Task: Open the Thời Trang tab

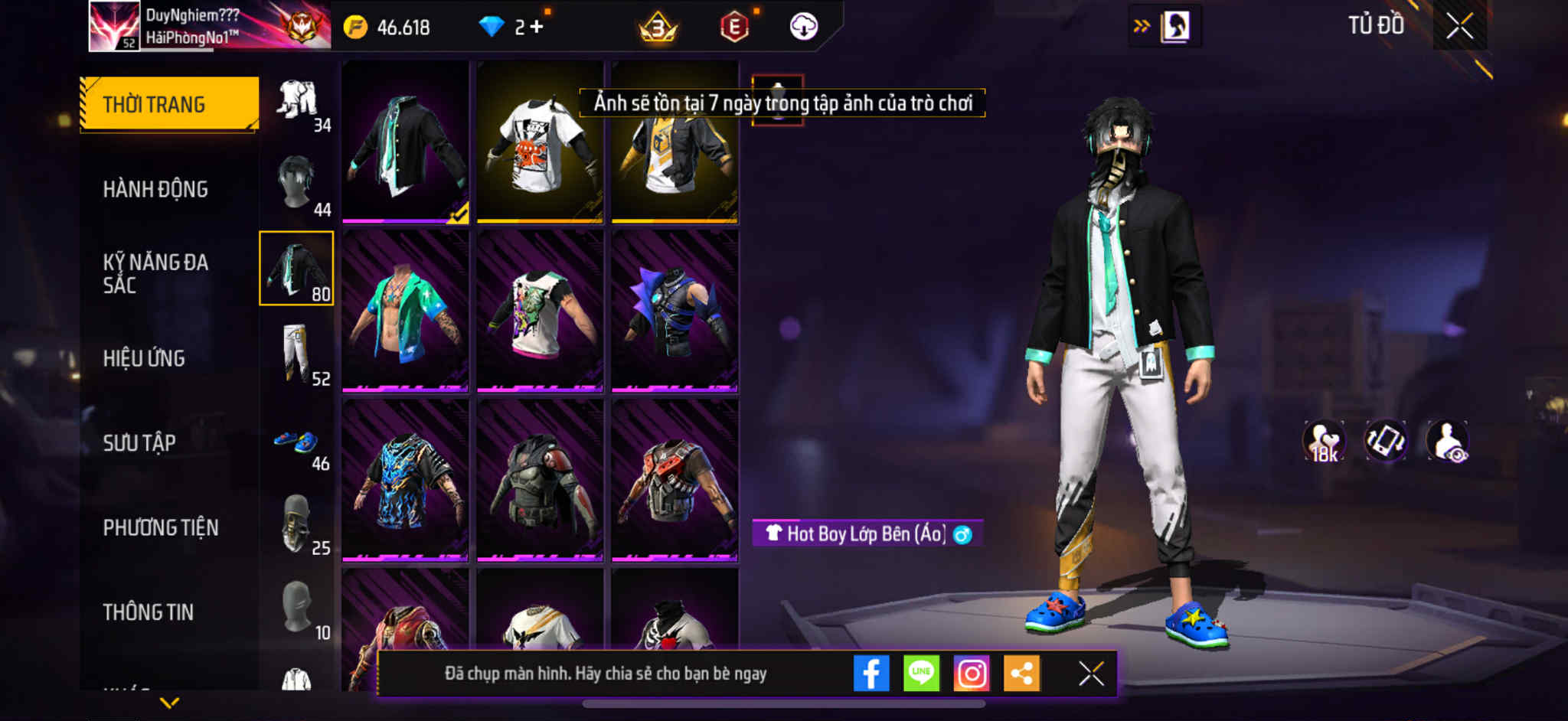Action: click(x=169, y=104)
